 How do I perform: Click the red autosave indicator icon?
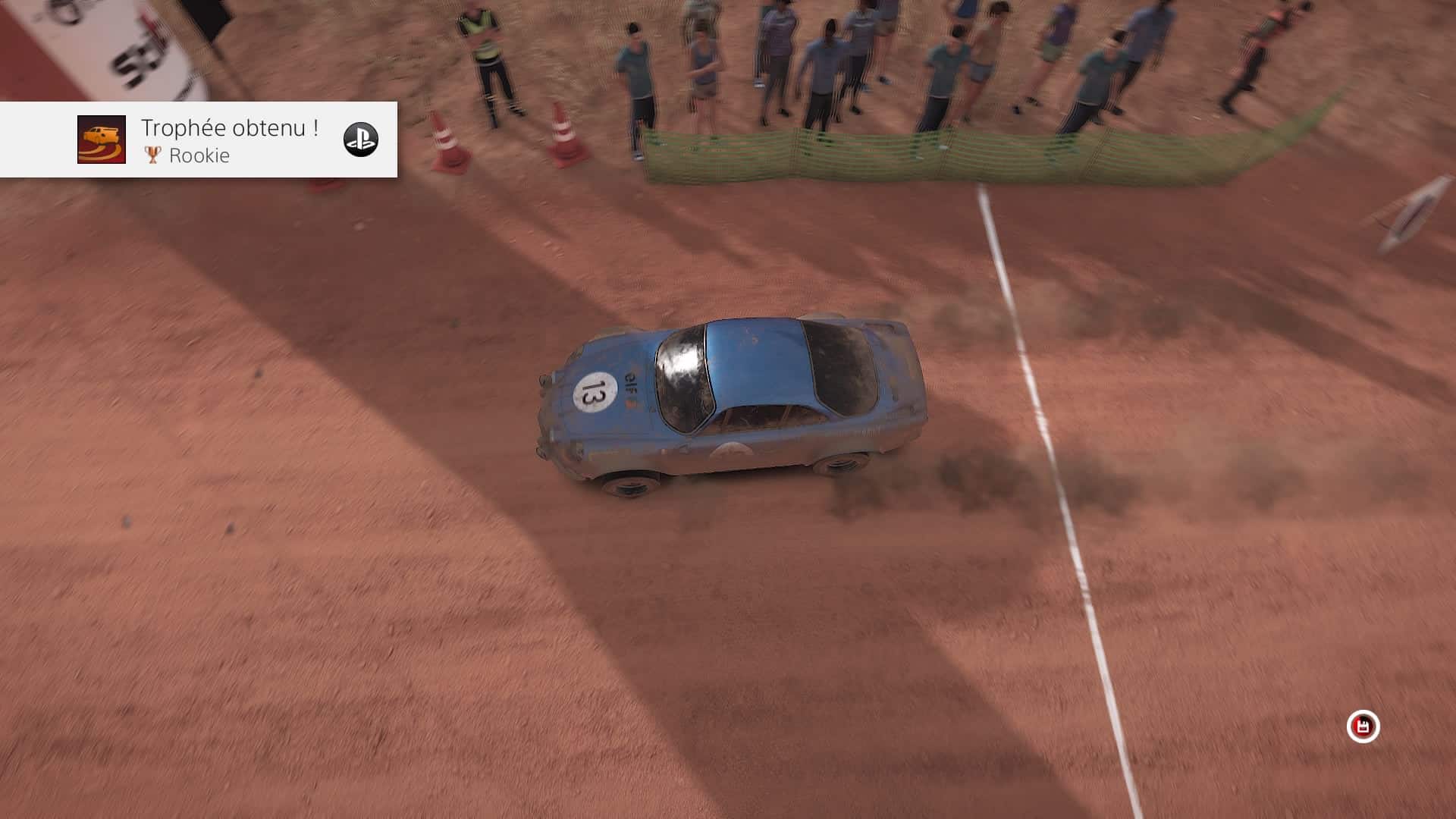pyautogui.click(x=1363, y=726)
